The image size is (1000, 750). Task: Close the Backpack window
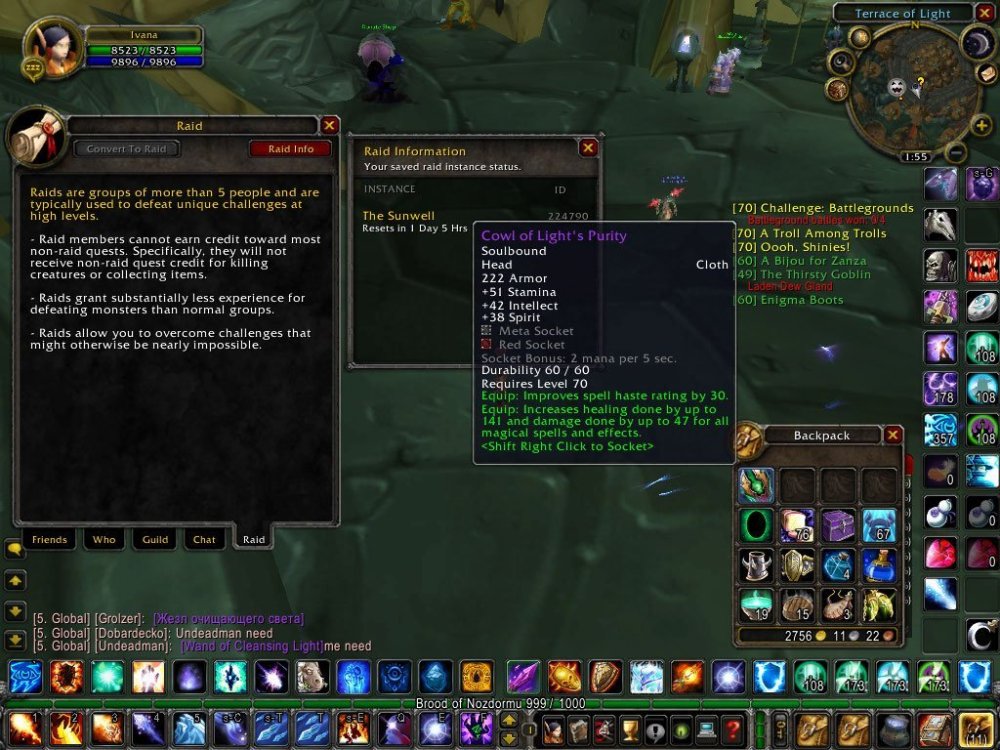893,435
